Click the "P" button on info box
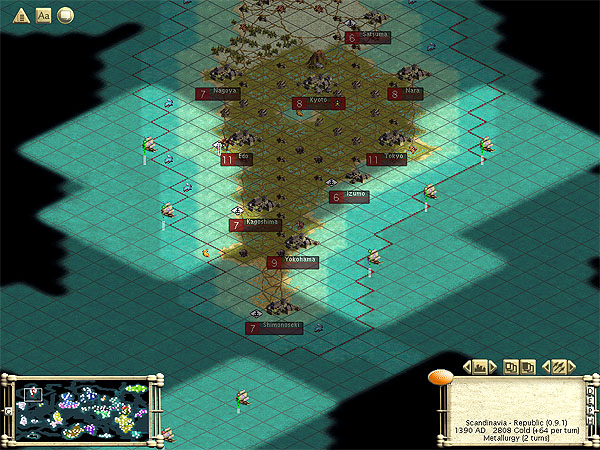Viewport: 600px width, 450px height. pos(590,410)
